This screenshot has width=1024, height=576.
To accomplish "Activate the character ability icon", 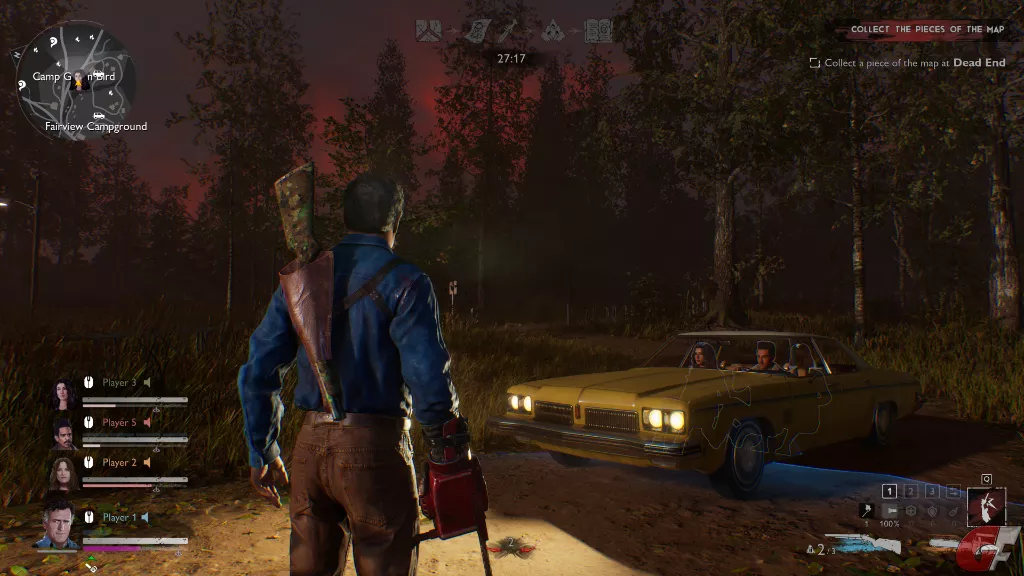I will 986,506.
